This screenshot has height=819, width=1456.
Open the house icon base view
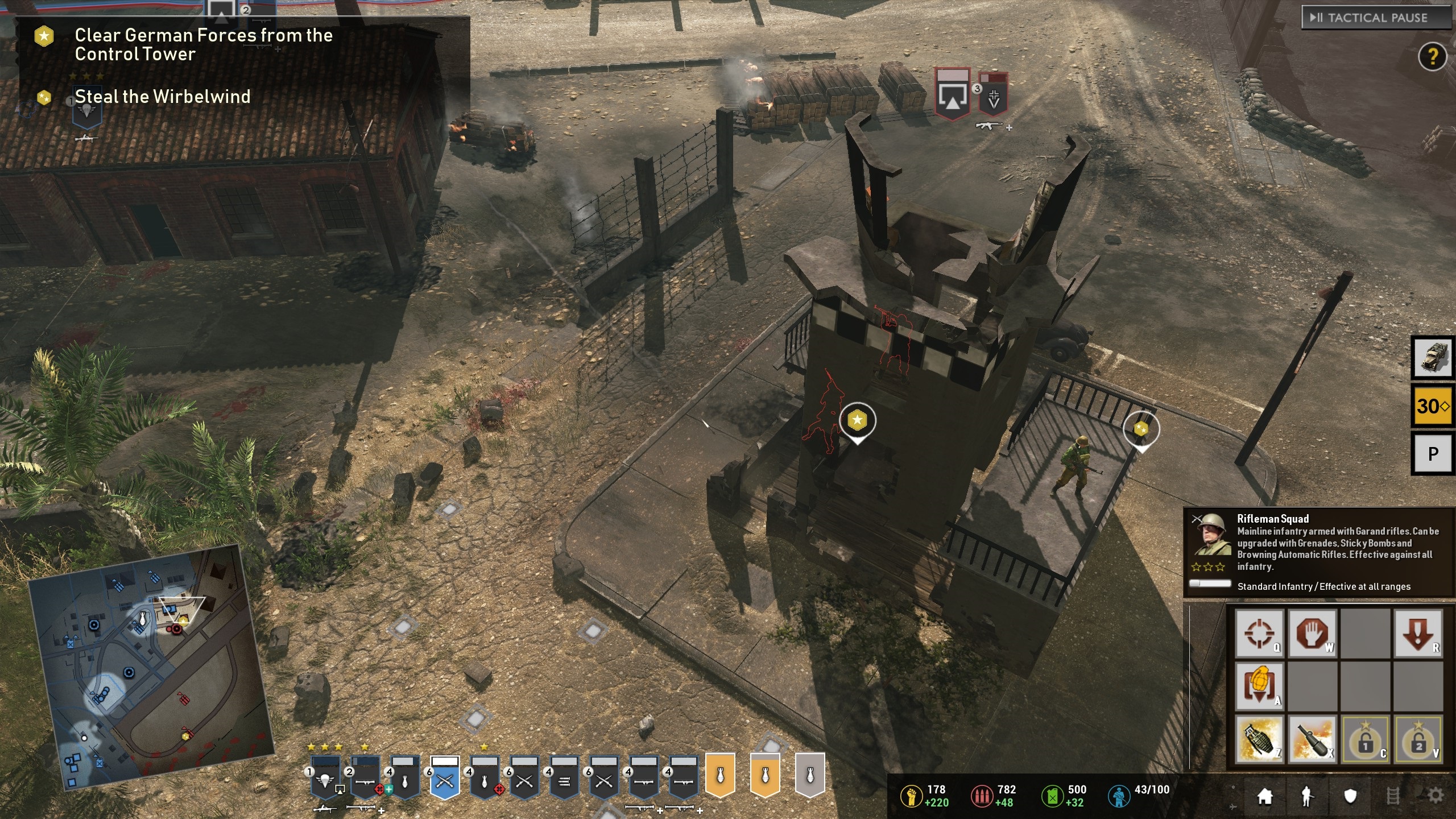pyautogui.click(x=1264, y=796)
